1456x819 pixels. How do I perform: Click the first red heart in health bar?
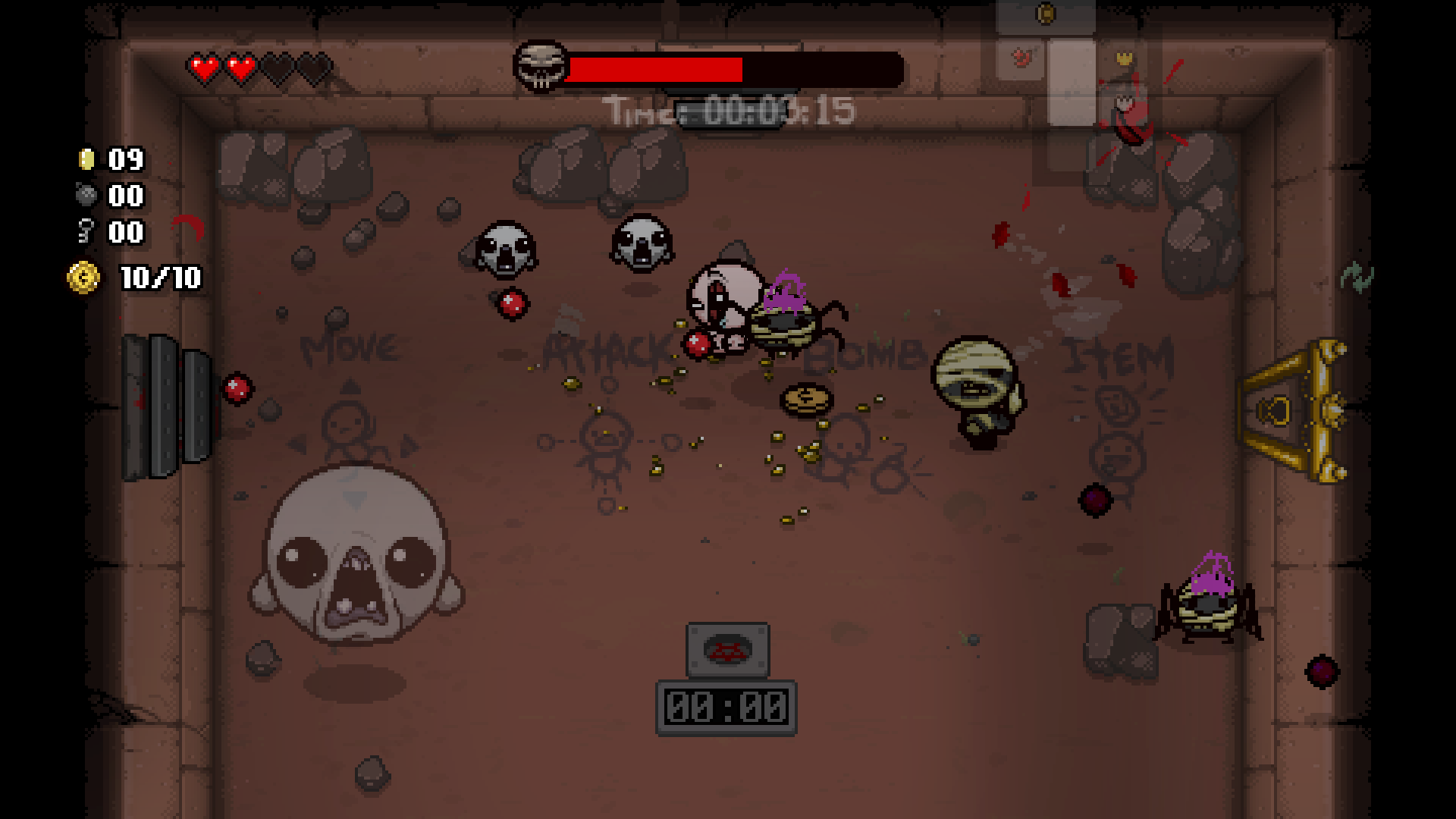tap(205, 68)
